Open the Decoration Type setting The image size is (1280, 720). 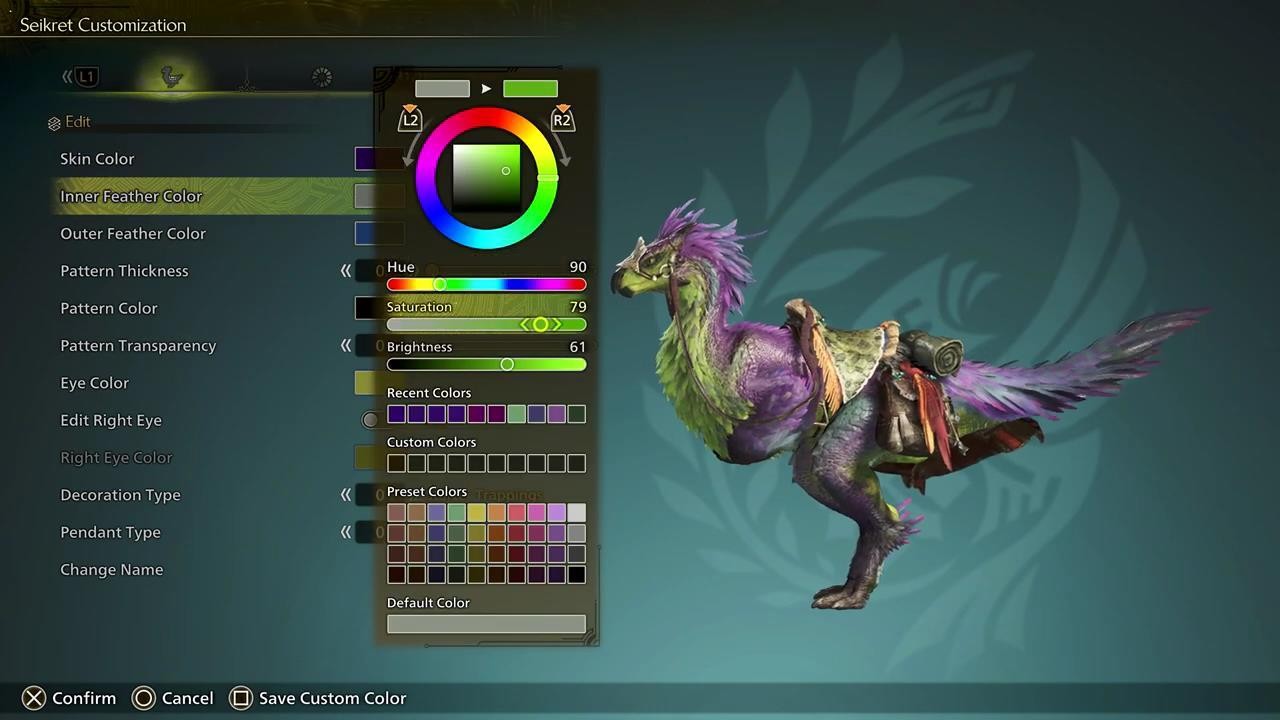[x=120, y=495]
